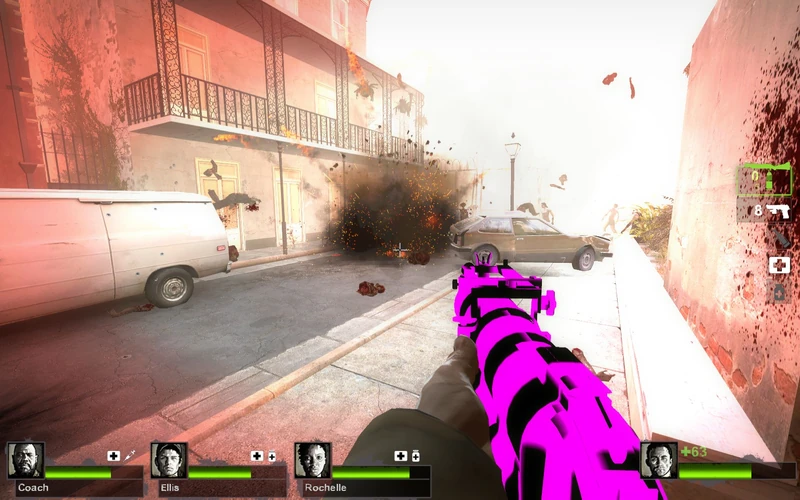Select the throwable bottle slot
This screenshot has width=800, height=500.
(780, 239)
